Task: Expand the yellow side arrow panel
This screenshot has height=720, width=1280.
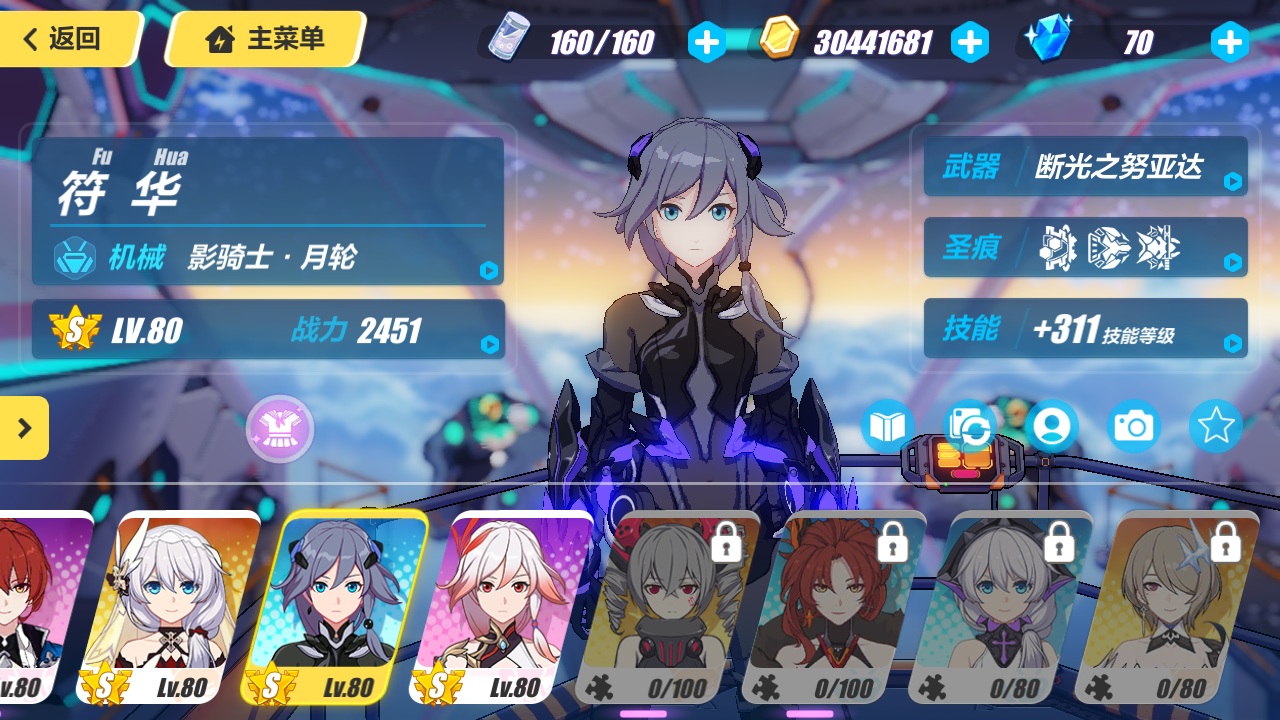Action: pos(24,428)
